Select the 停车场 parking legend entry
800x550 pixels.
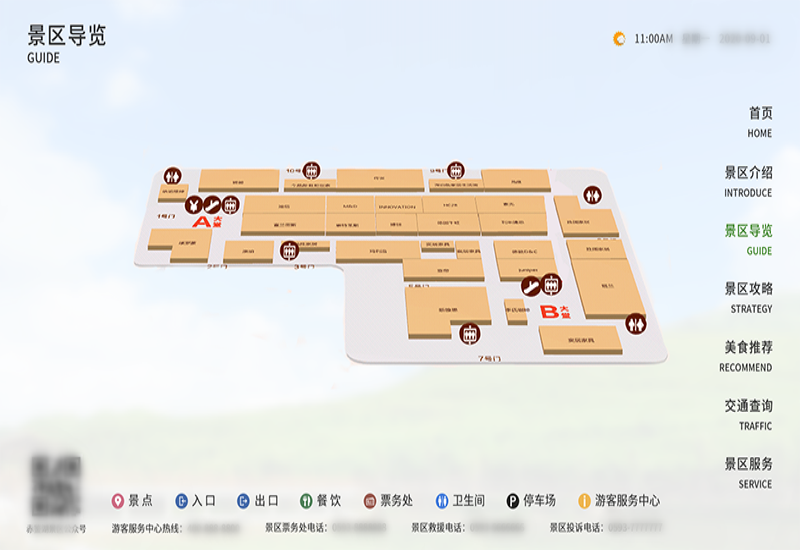531,501
